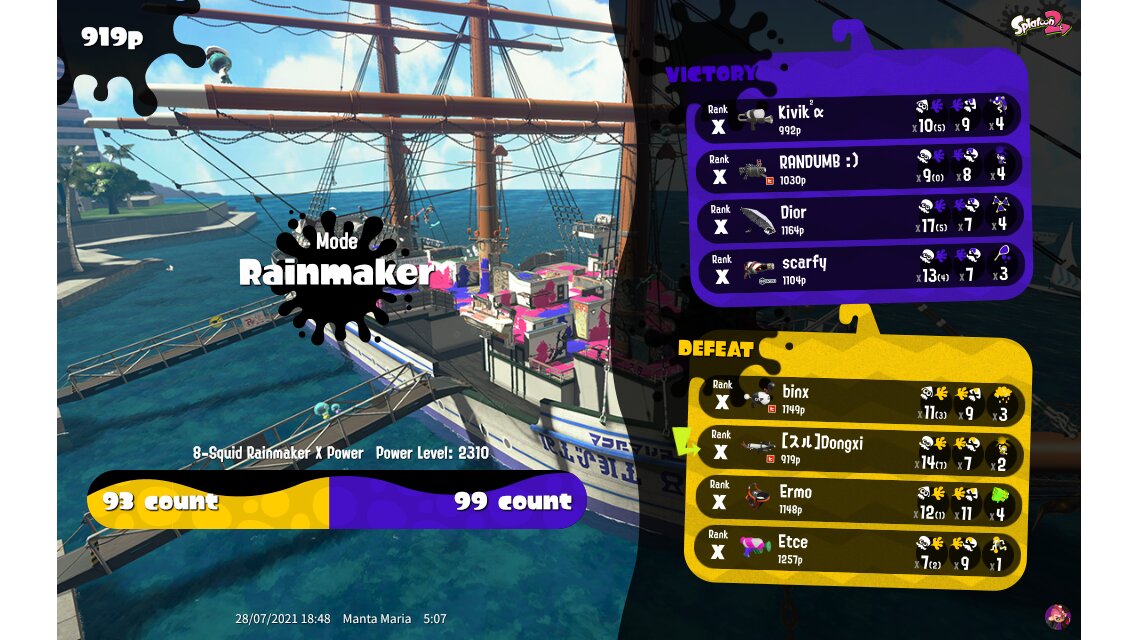The height and width of the screenshot is (640, 1138).
Task: Click the Splatoon 2 logo
Action: pyautogui.click(x=1041, y=24)
